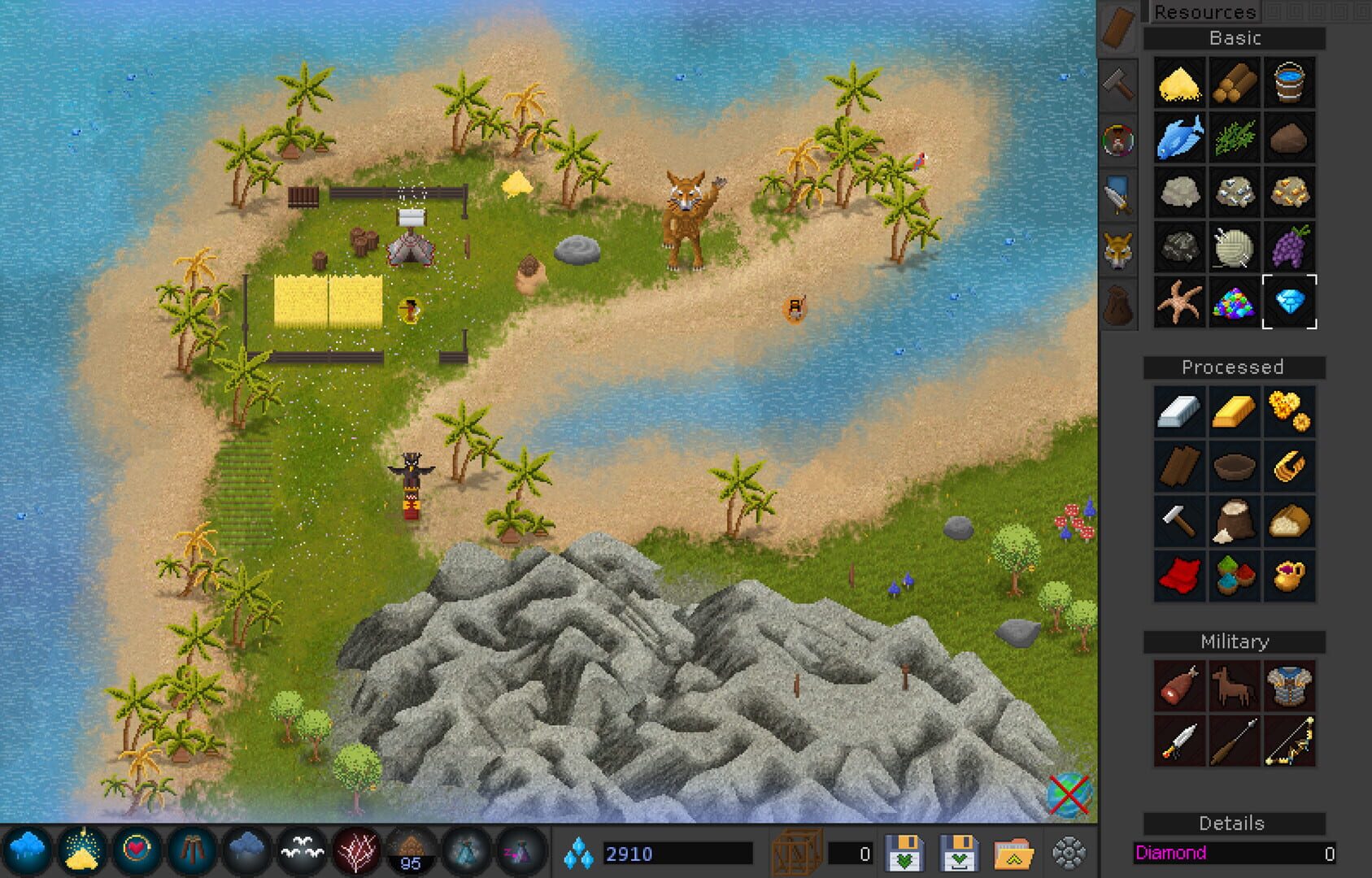
Task: Open the first small tab beside Resources
Action: pyautogui.click(x=1272, y=12)
